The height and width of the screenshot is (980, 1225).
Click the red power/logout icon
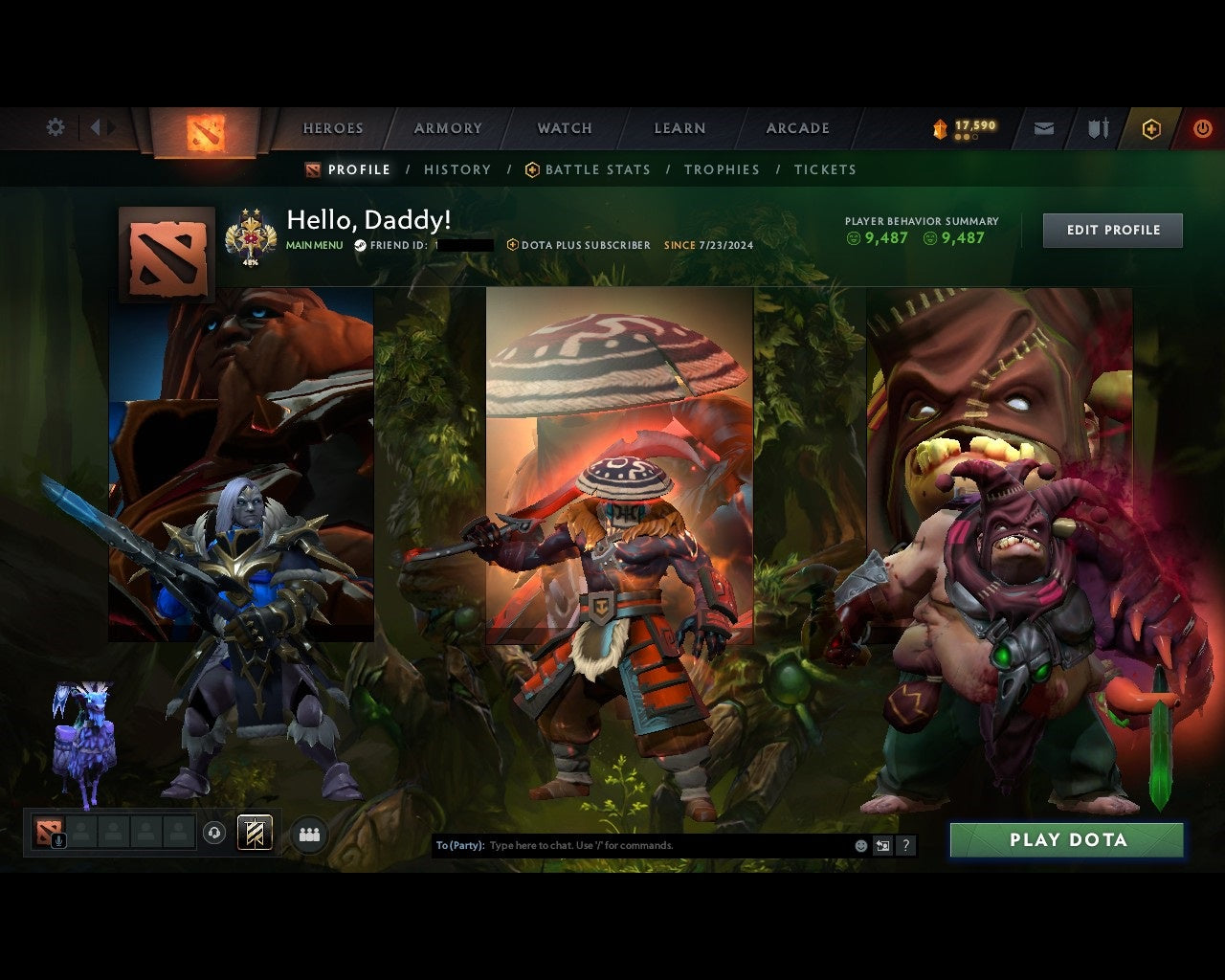pos(1202,127)
